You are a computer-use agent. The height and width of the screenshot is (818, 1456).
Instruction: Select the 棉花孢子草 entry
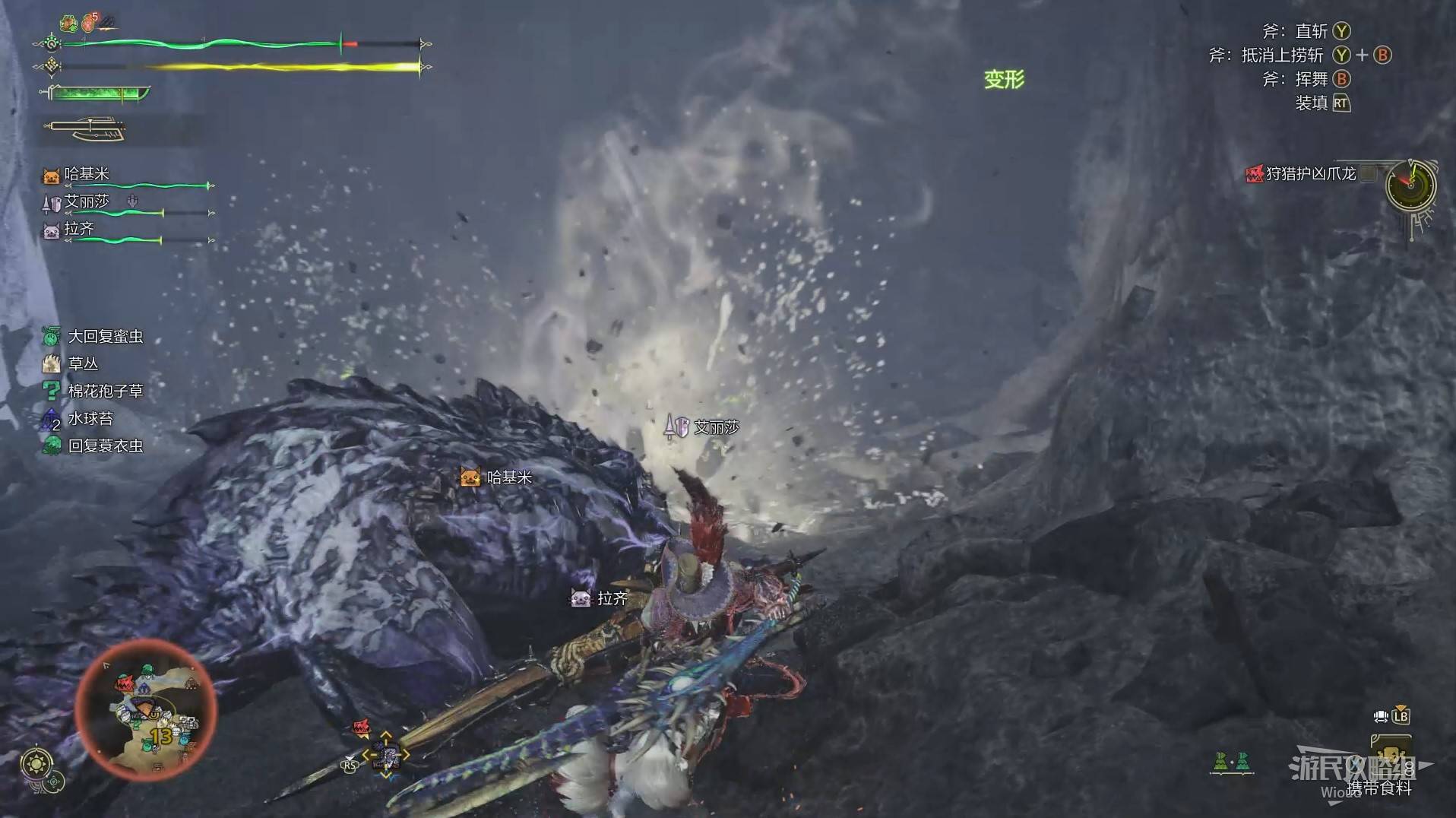[105, 391]
